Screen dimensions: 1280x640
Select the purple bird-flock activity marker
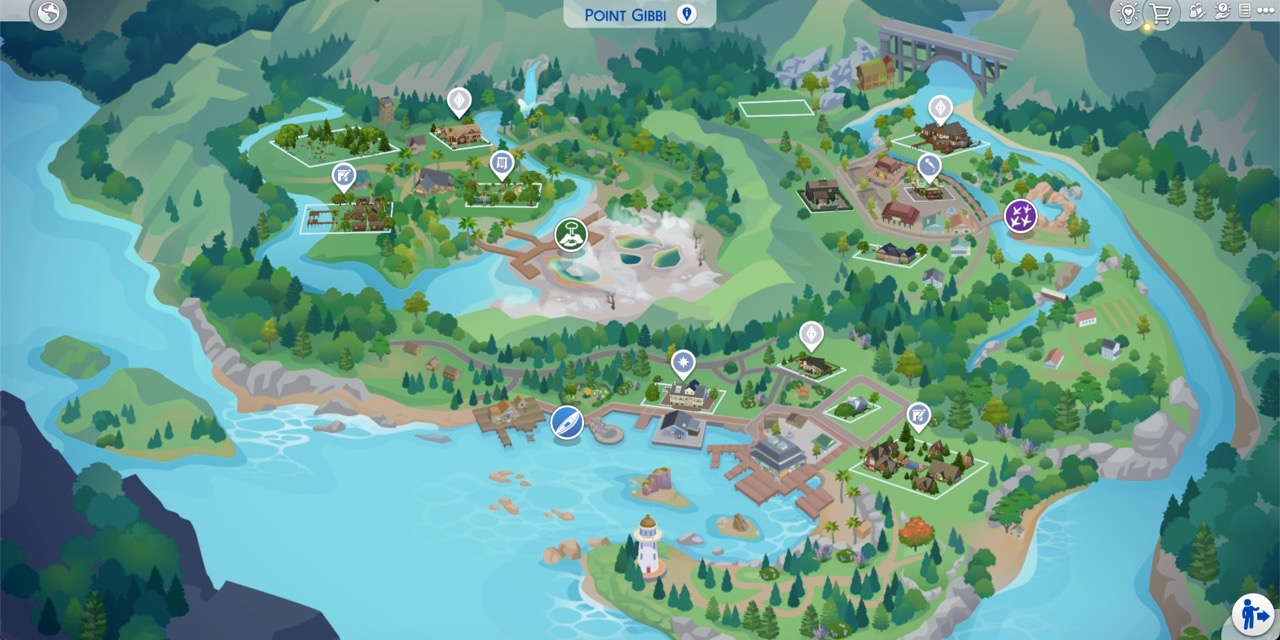coord(1020,215)
